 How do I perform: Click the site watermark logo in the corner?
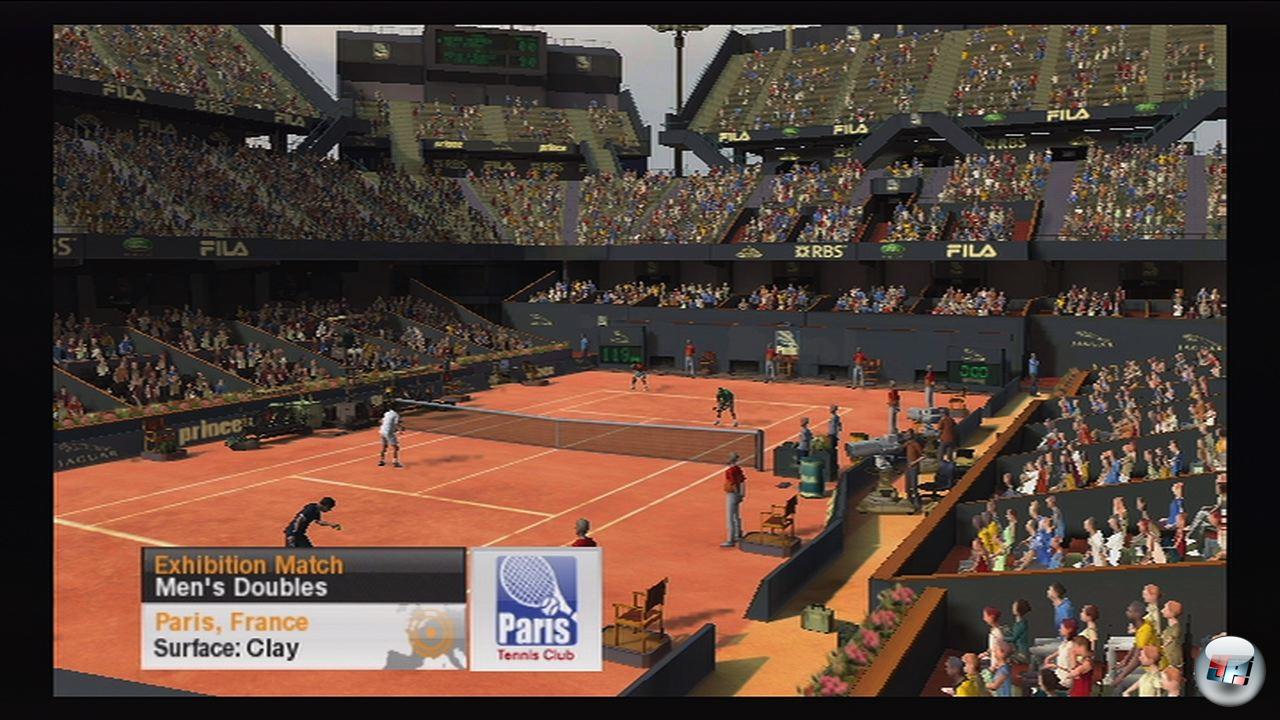click(1229, 669)
